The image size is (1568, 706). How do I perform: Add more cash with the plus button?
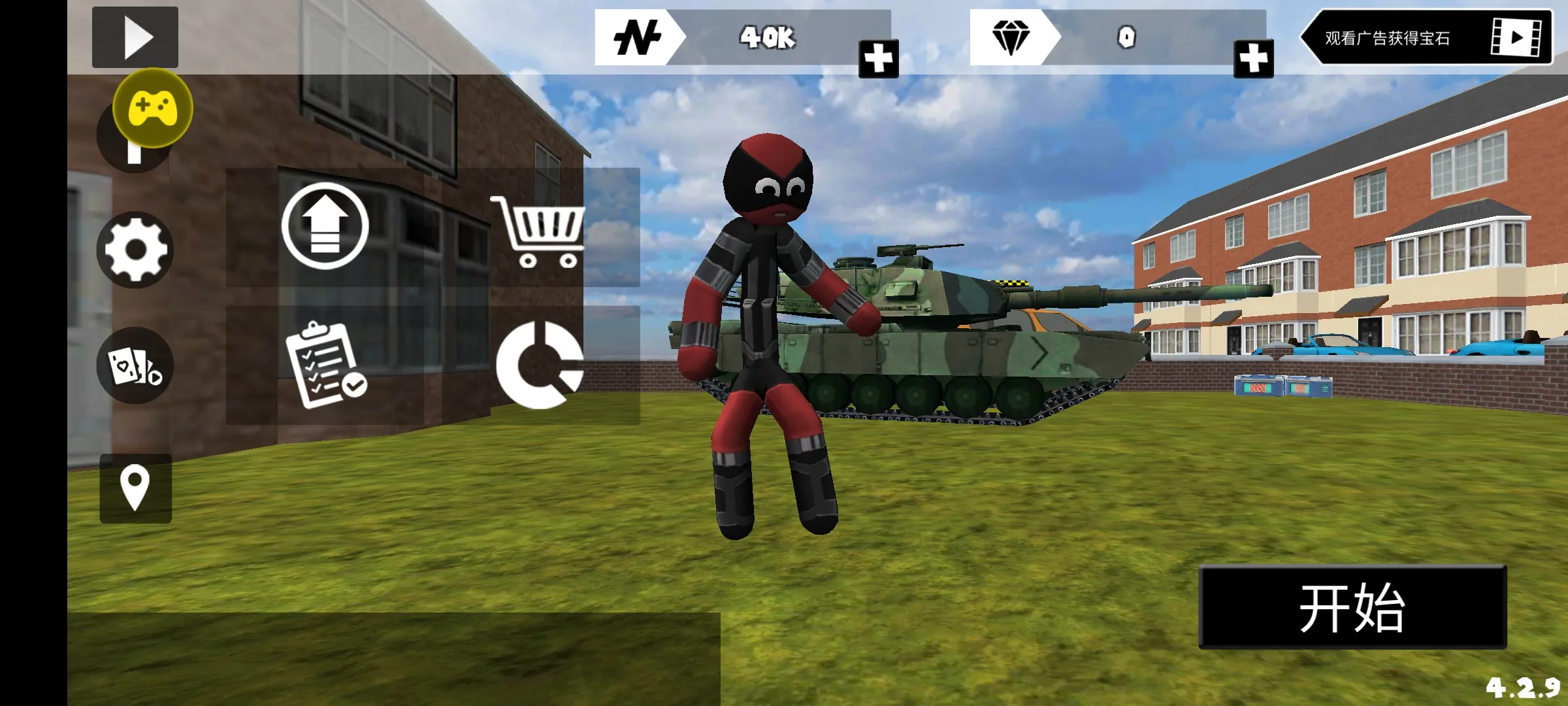pyautogui.click(x=878, y=59)
